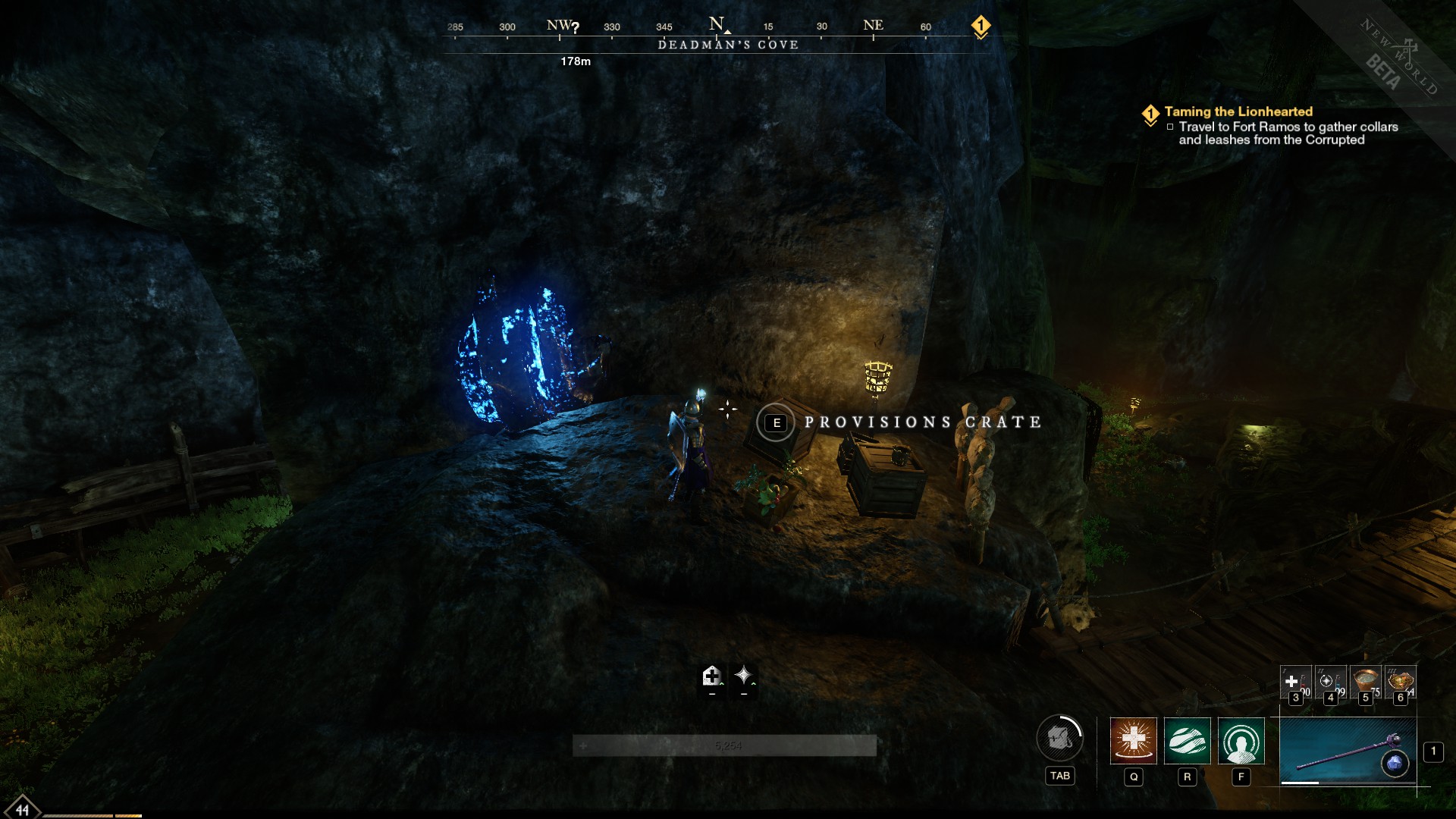Open the inventory bag via the TAB icon
This screenshot has width=1456, height=819.
[1061, 737]
